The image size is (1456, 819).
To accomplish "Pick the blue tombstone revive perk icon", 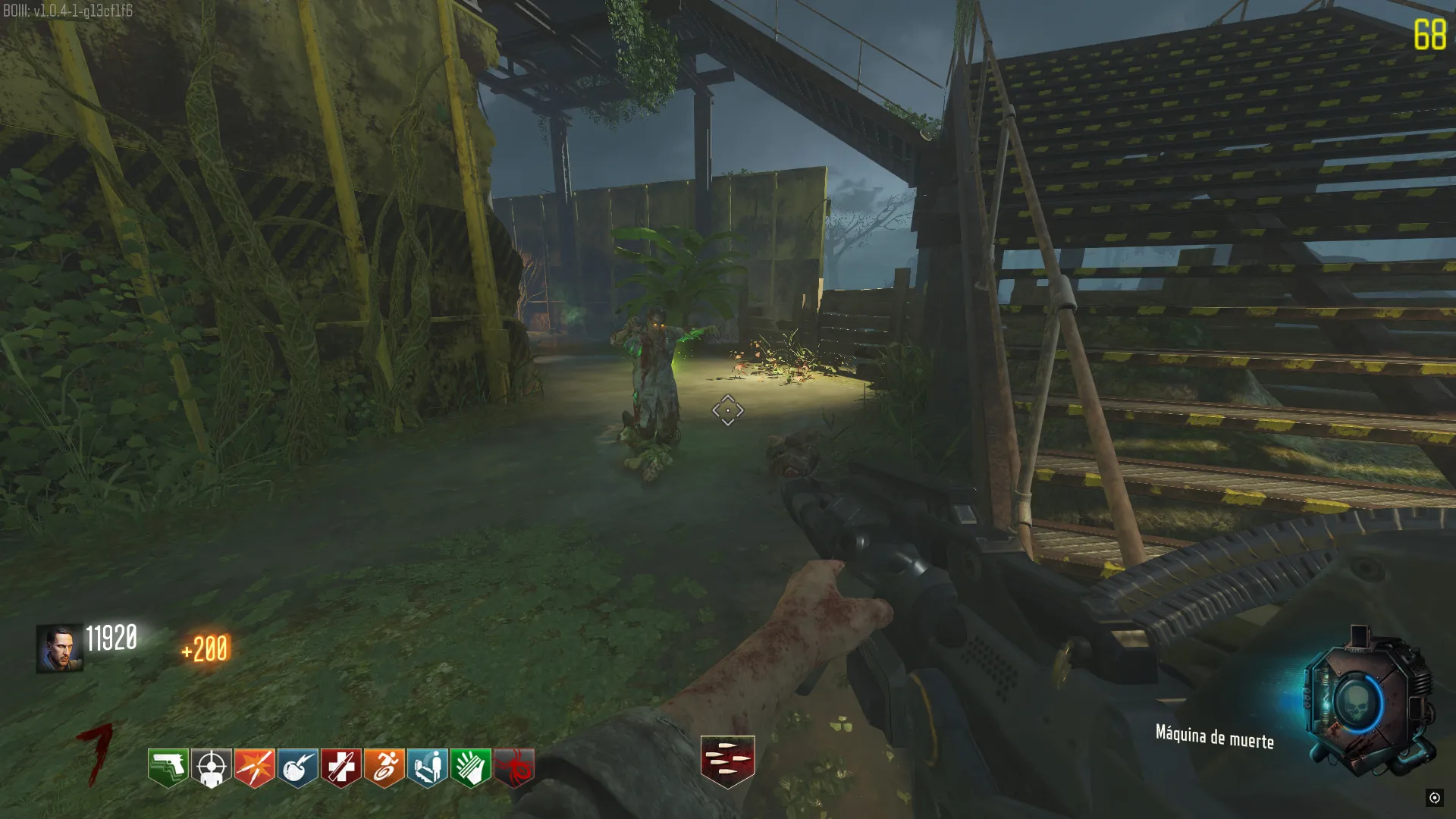I will click(428, 767).
